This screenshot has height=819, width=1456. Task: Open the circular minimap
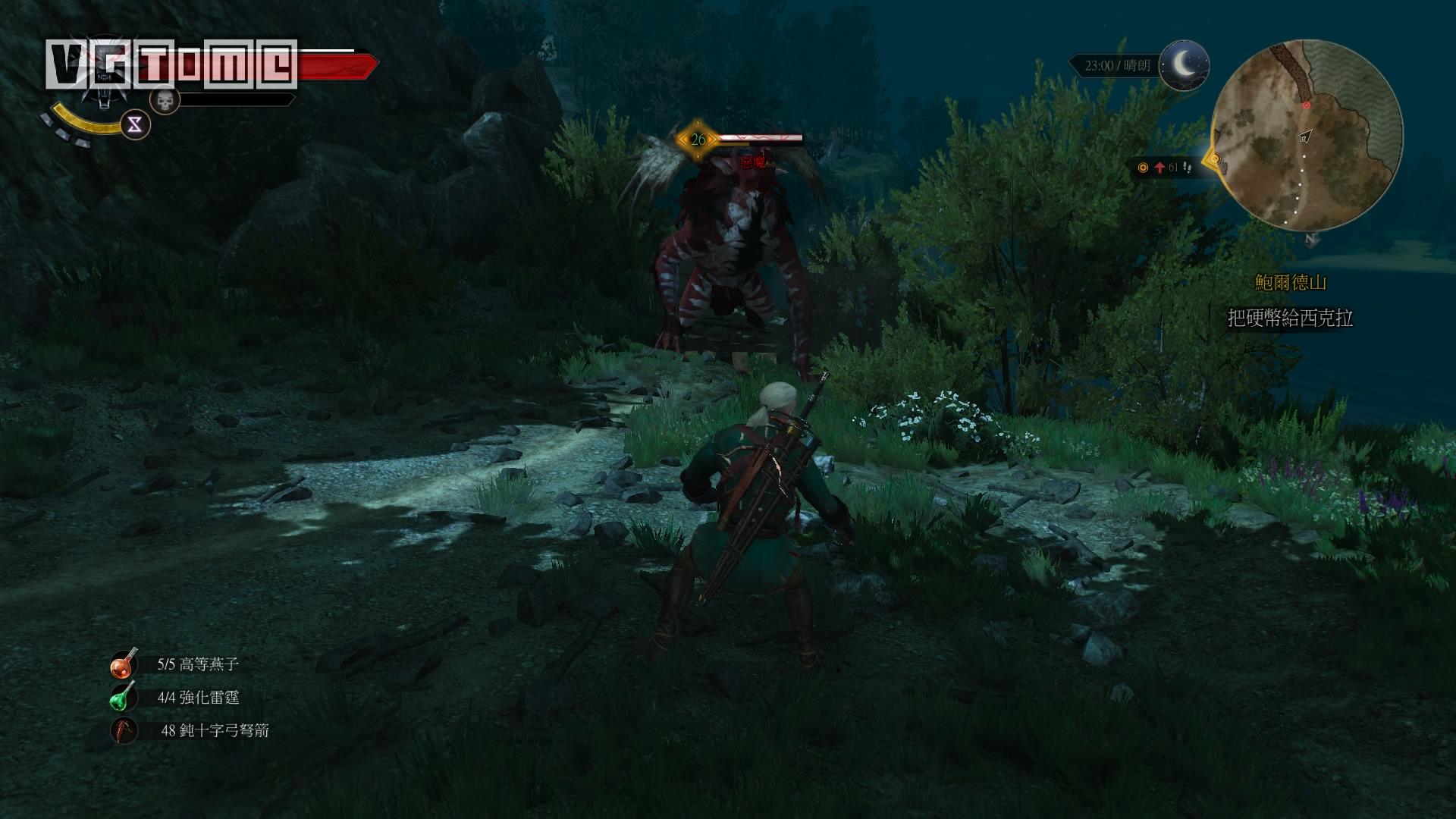tap(1307, 136)
